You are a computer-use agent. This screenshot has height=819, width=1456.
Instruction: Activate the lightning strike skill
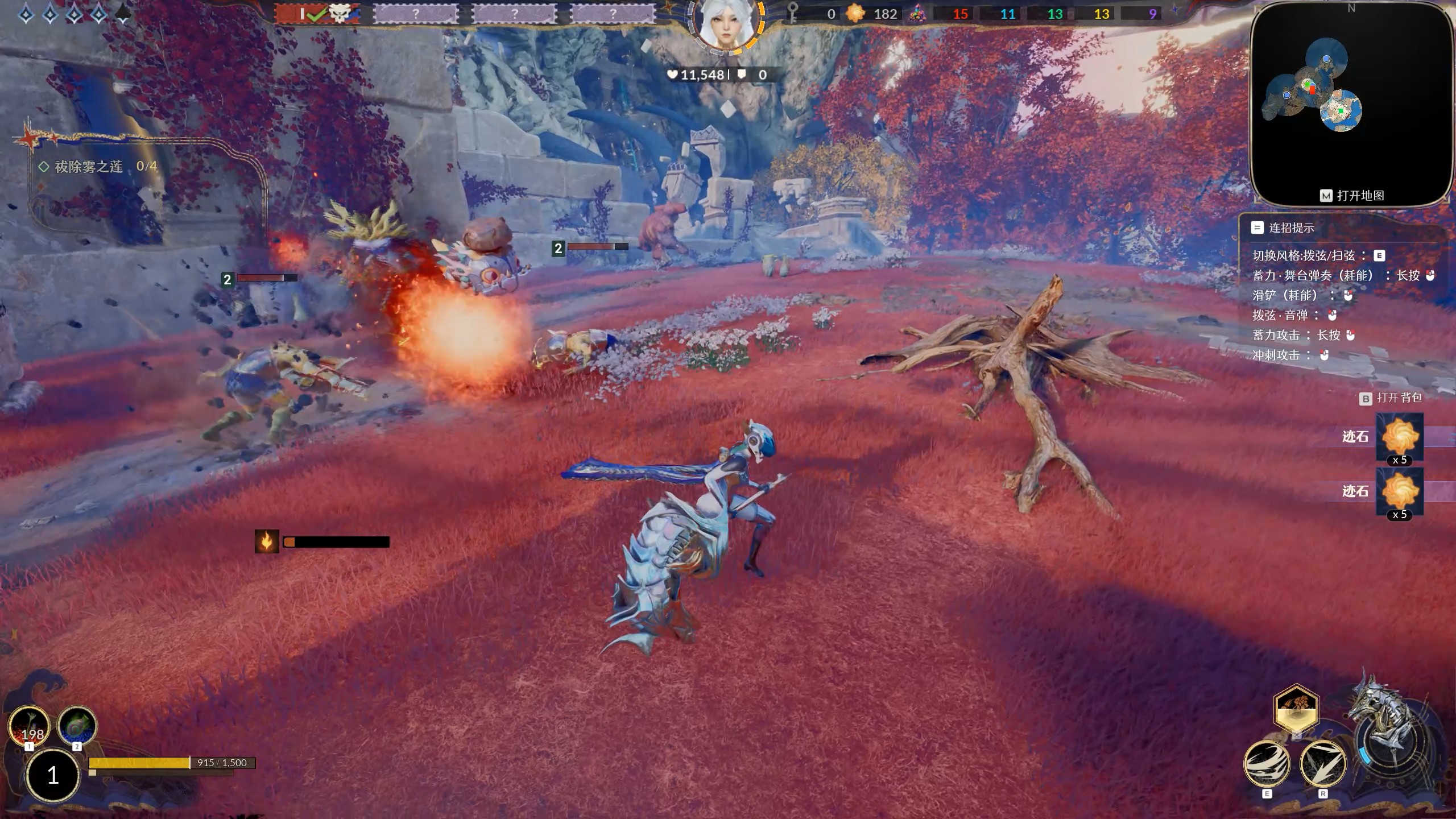point(1323,763)
